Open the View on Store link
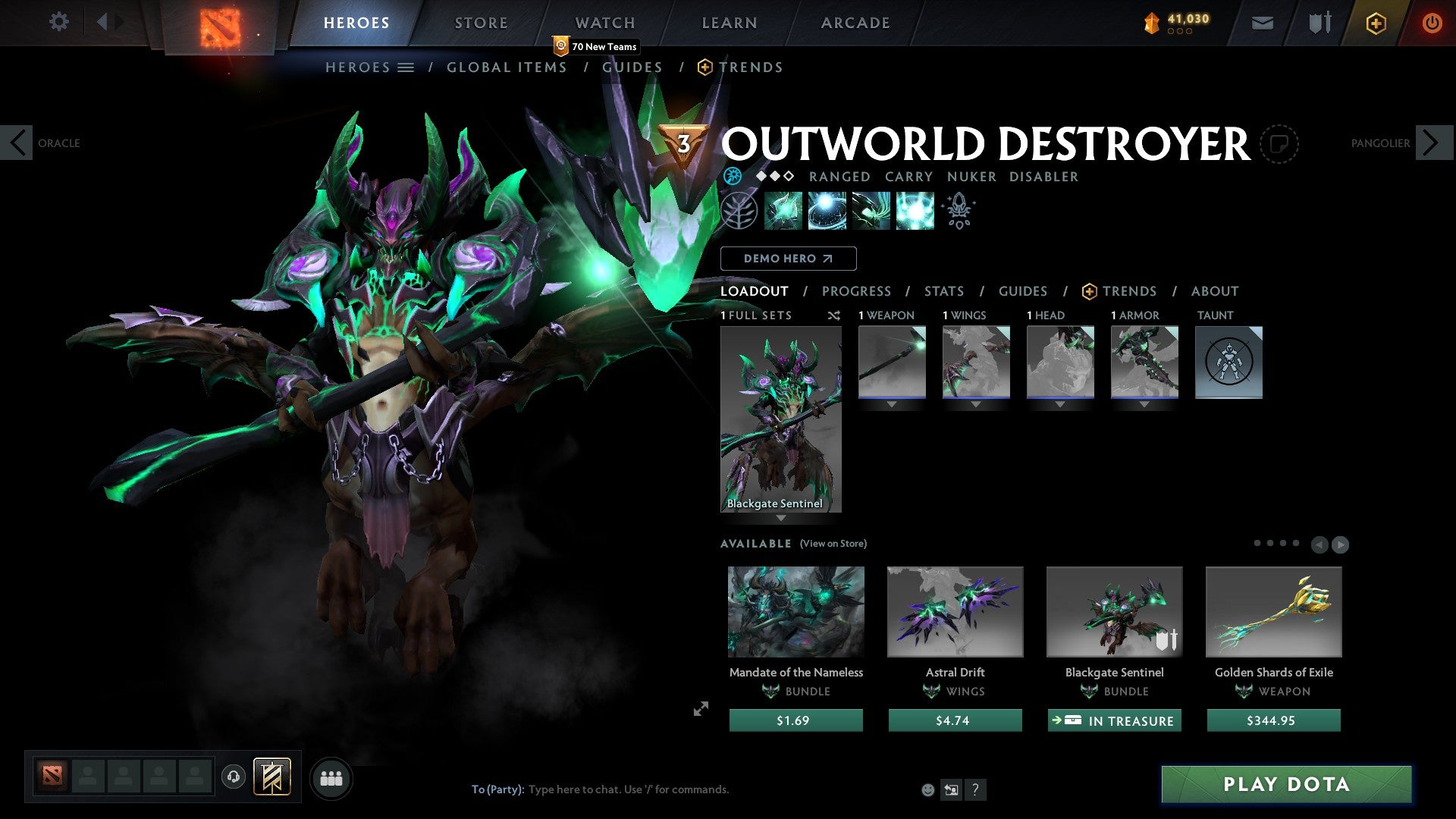The image size is (1456, 819). (833, 544)
